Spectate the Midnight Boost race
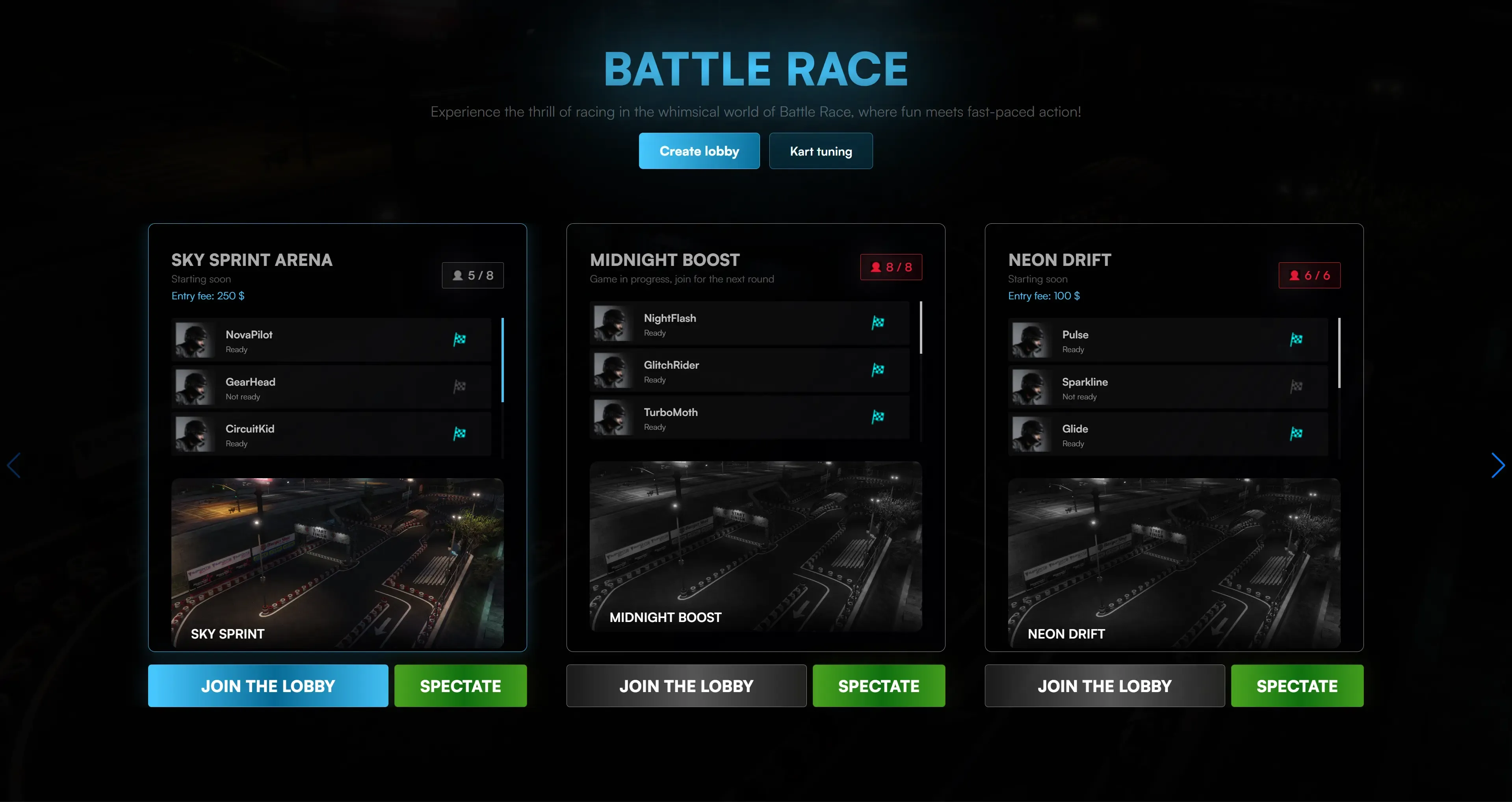This screenshot has width=1512, height=802. (879, 685)
